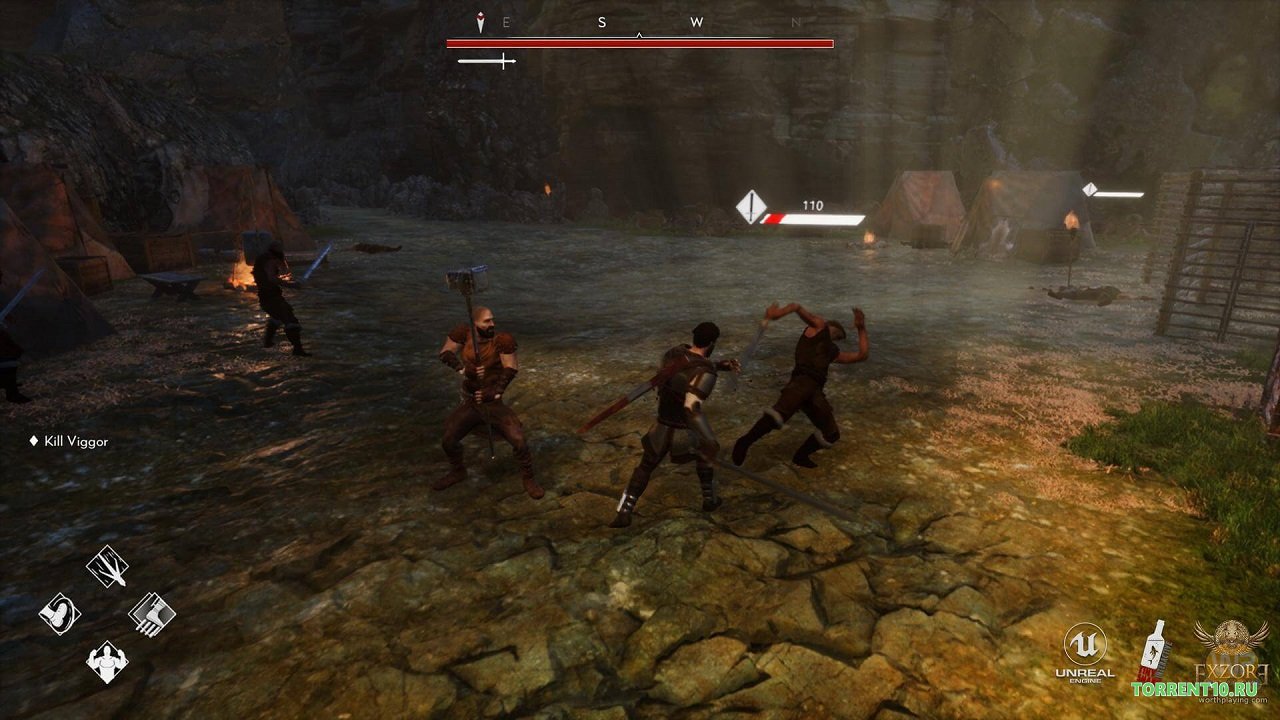Click the red quest marker on the compass

pos(480,23)
